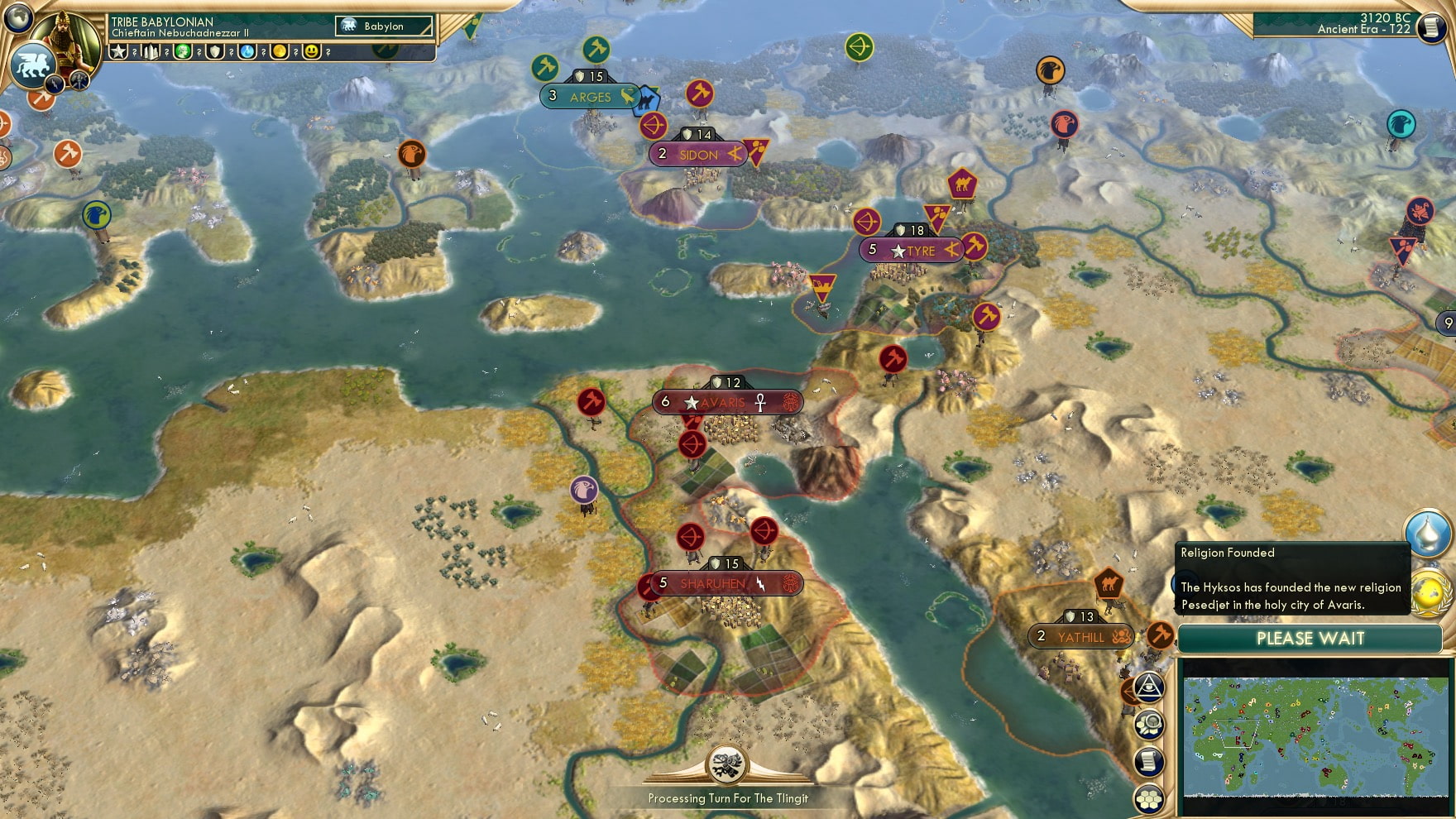Image resolution: width=1456 pixels, height=819 pixels.
Task: Click the gold coin icon in the top bar
Action: [x=280, y=52]
